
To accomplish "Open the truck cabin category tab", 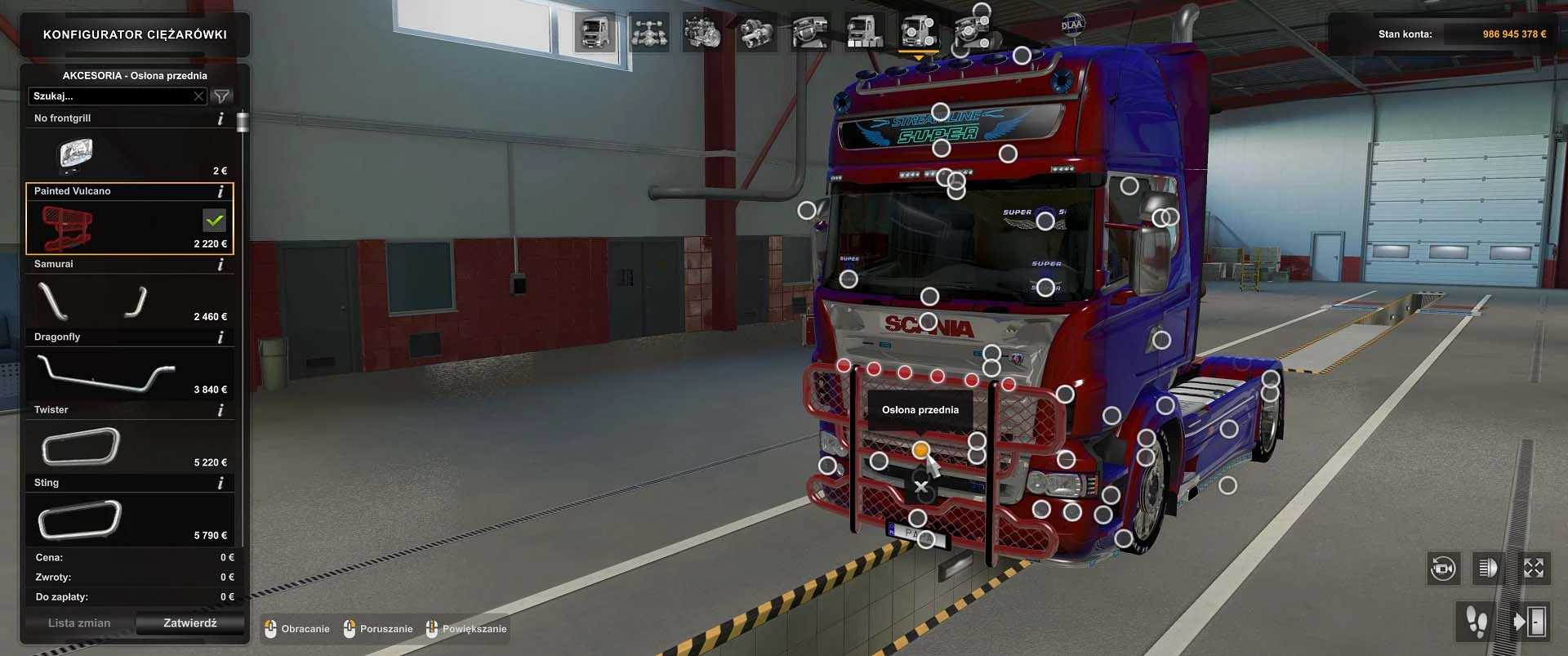I will (x=594, y=33).
